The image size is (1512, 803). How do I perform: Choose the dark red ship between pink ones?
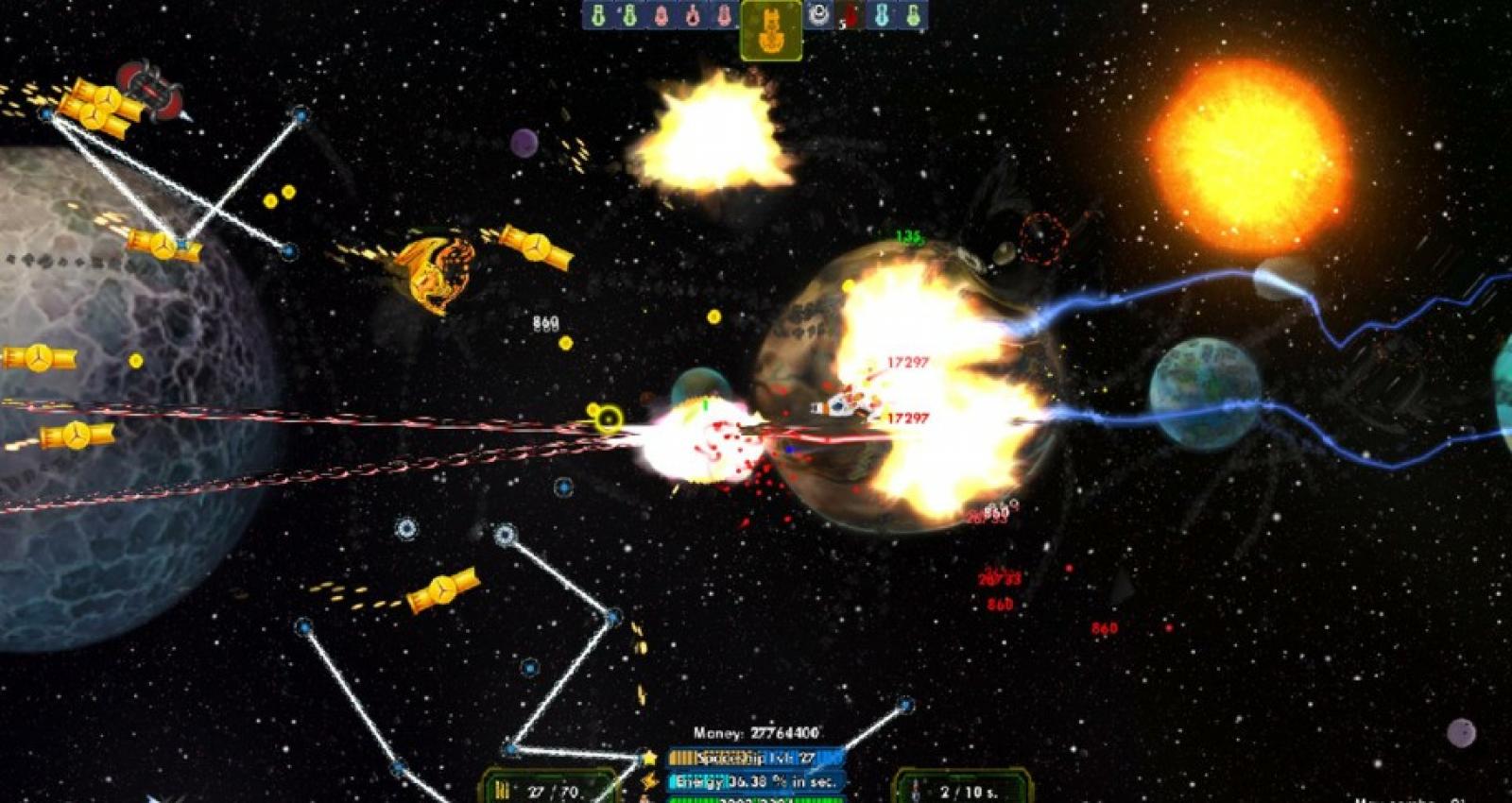point(693,15)
